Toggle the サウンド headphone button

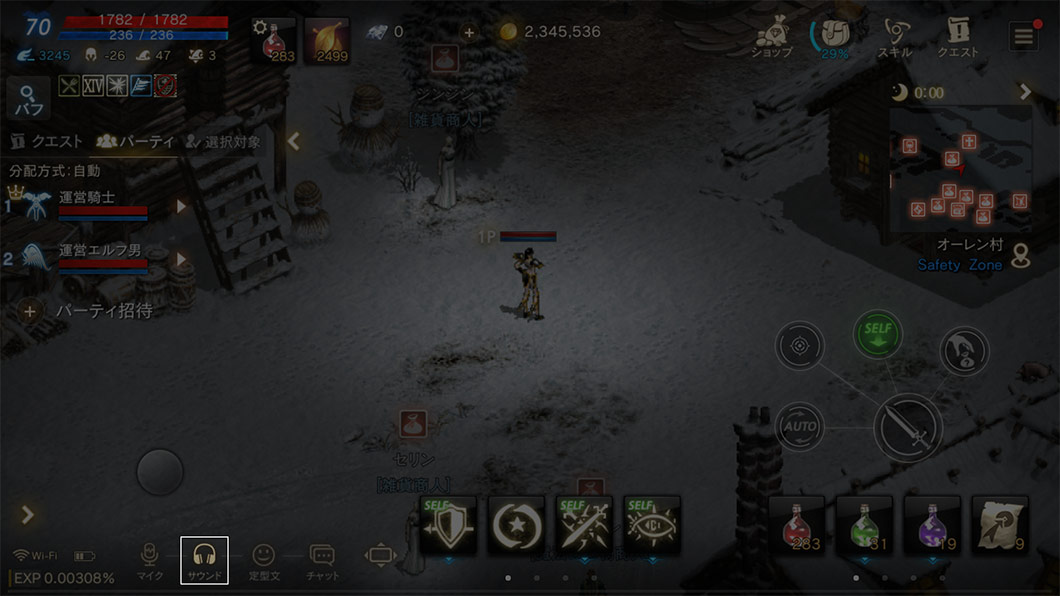tap(204, 560)
